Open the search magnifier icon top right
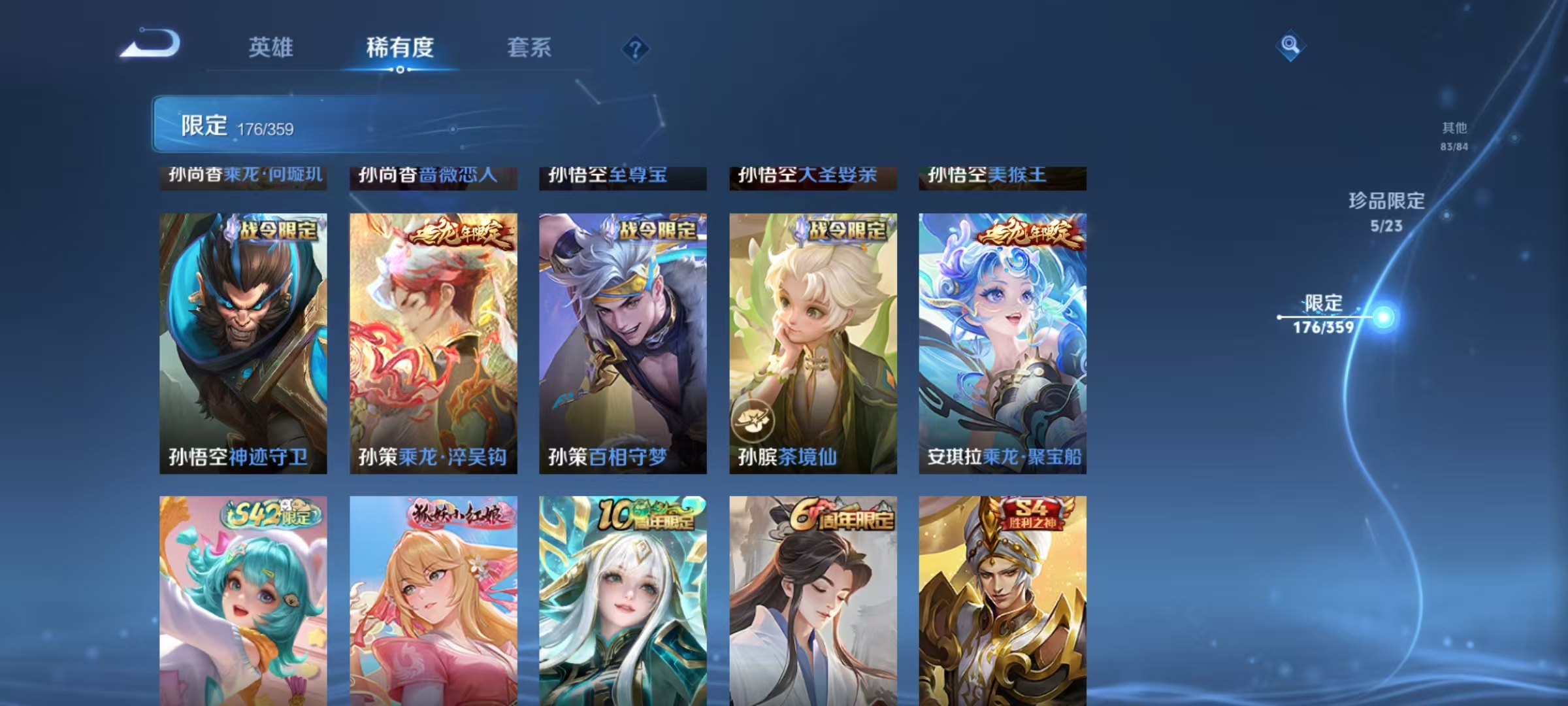The width and height of the screenshot is (1568, 706). coord(1290,46)
